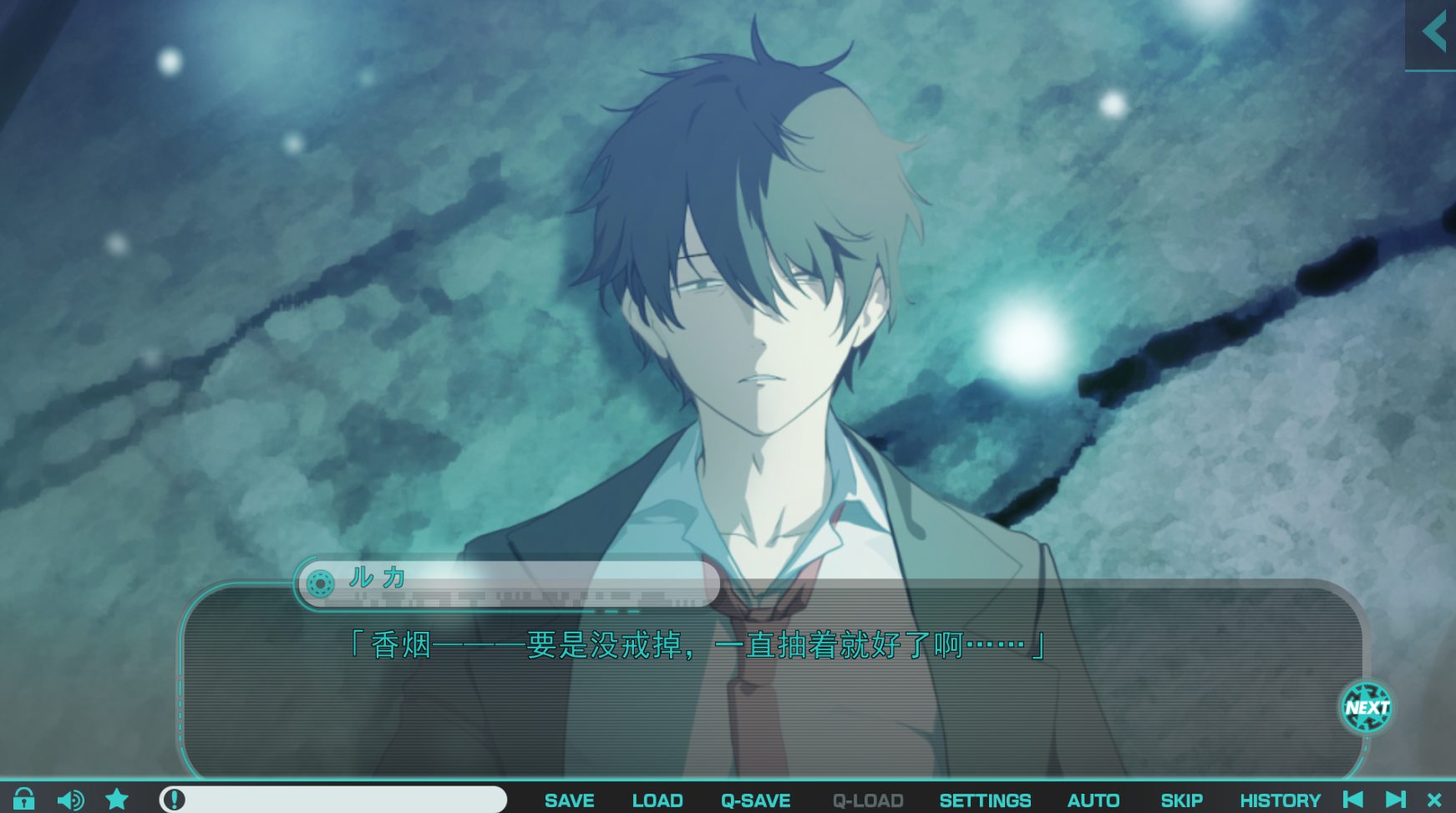Toggle the padlock icon
Image resolution: width=1456 pixels, height=813 pixels.
23,800
